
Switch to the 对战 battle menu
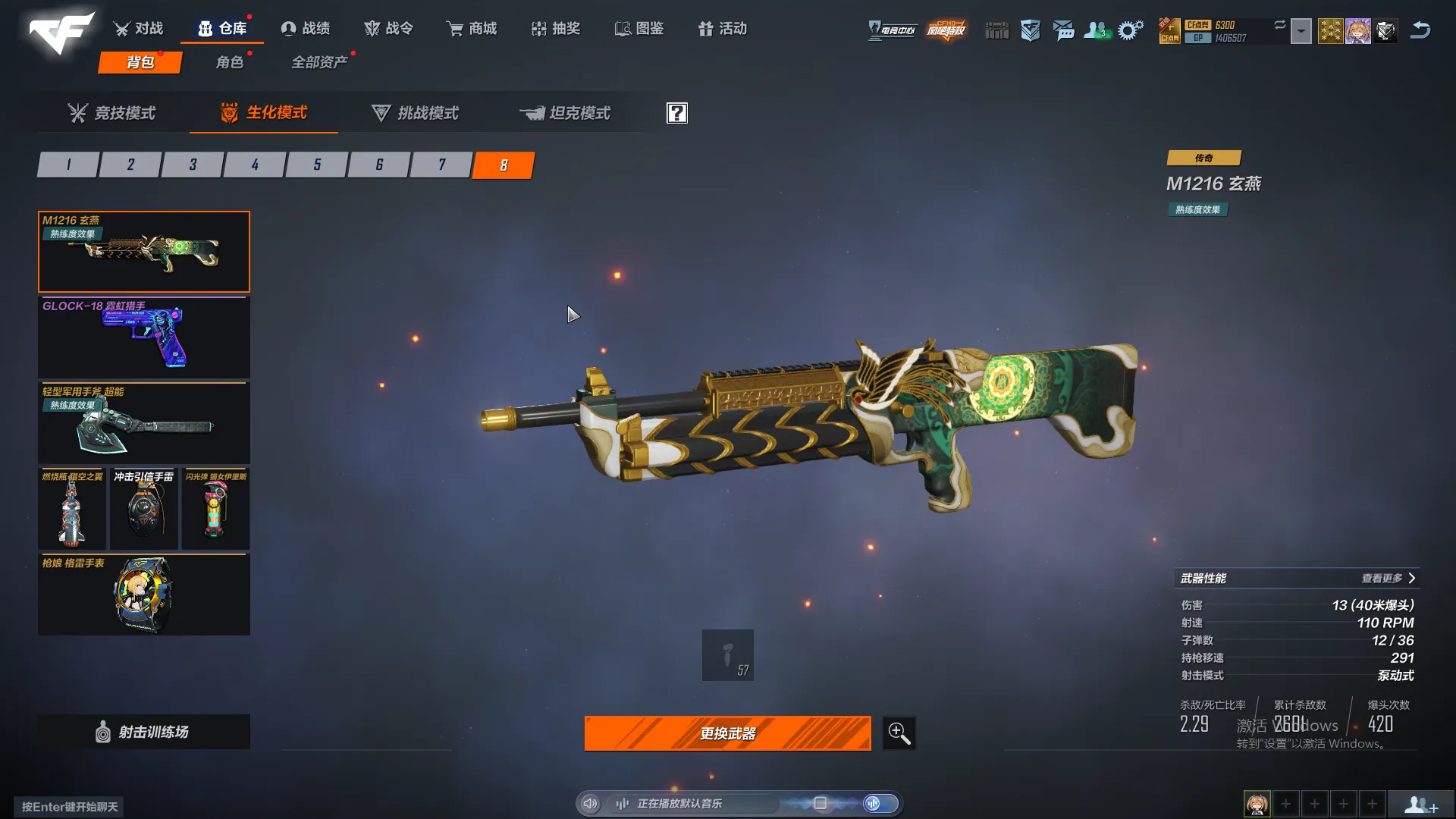pyautogui.click(x=139, y=29)
